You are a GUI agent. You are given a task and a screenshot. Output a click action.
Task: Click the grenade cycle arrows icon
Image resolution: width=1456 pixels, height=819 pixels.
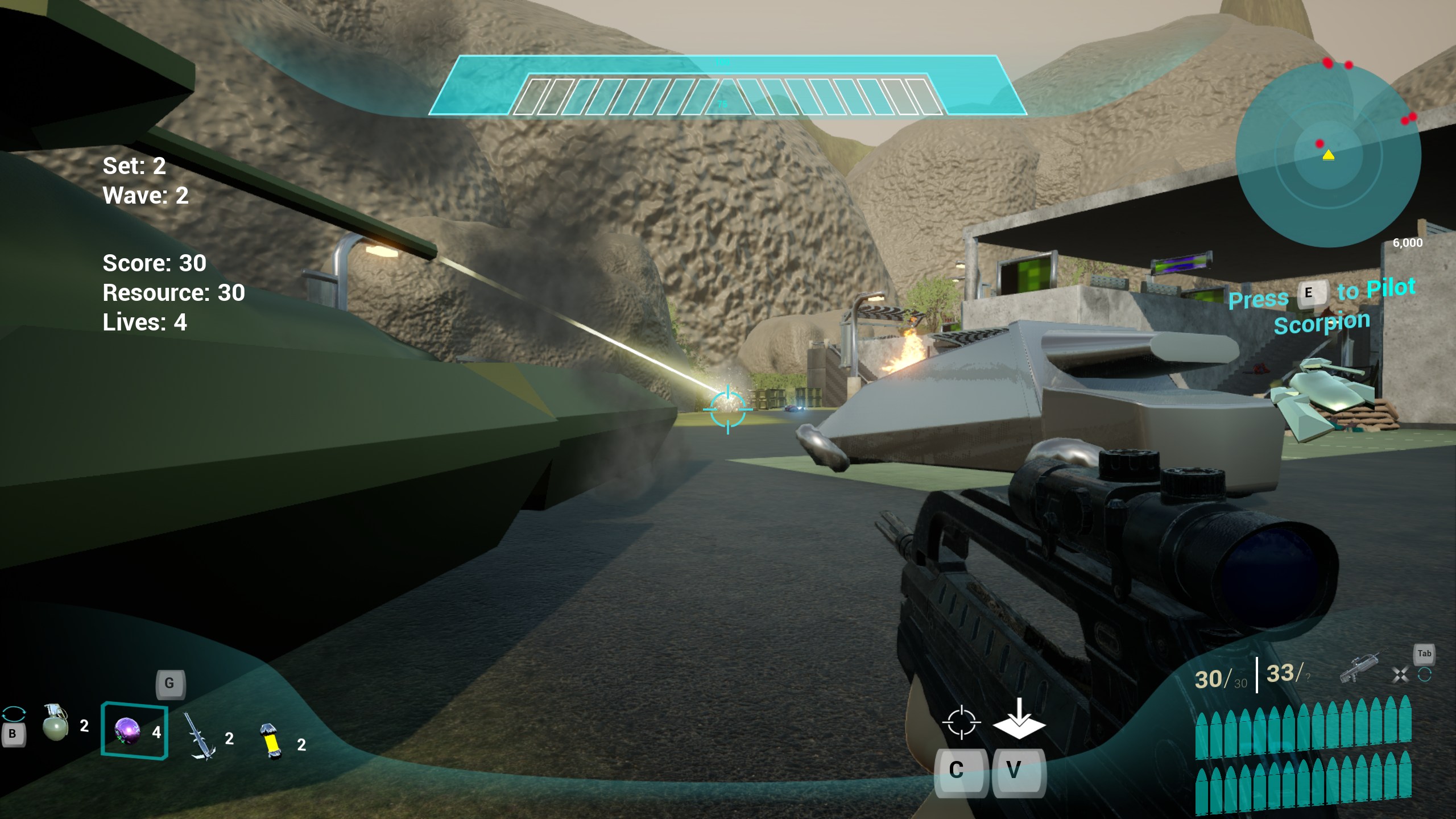pos(14,713)
